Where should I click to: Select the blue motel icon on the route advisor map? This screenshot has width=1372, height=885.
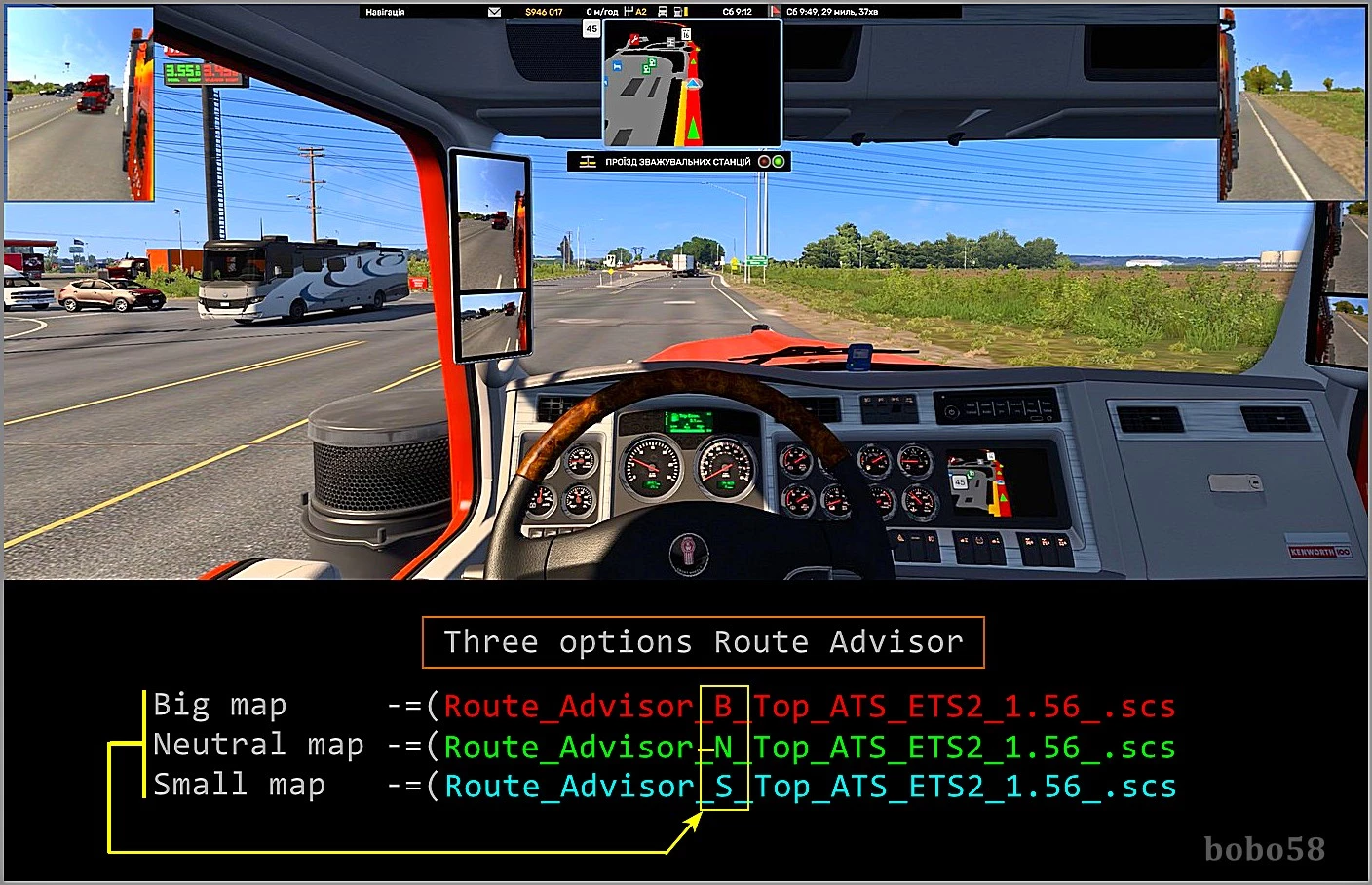click(618, 66)
